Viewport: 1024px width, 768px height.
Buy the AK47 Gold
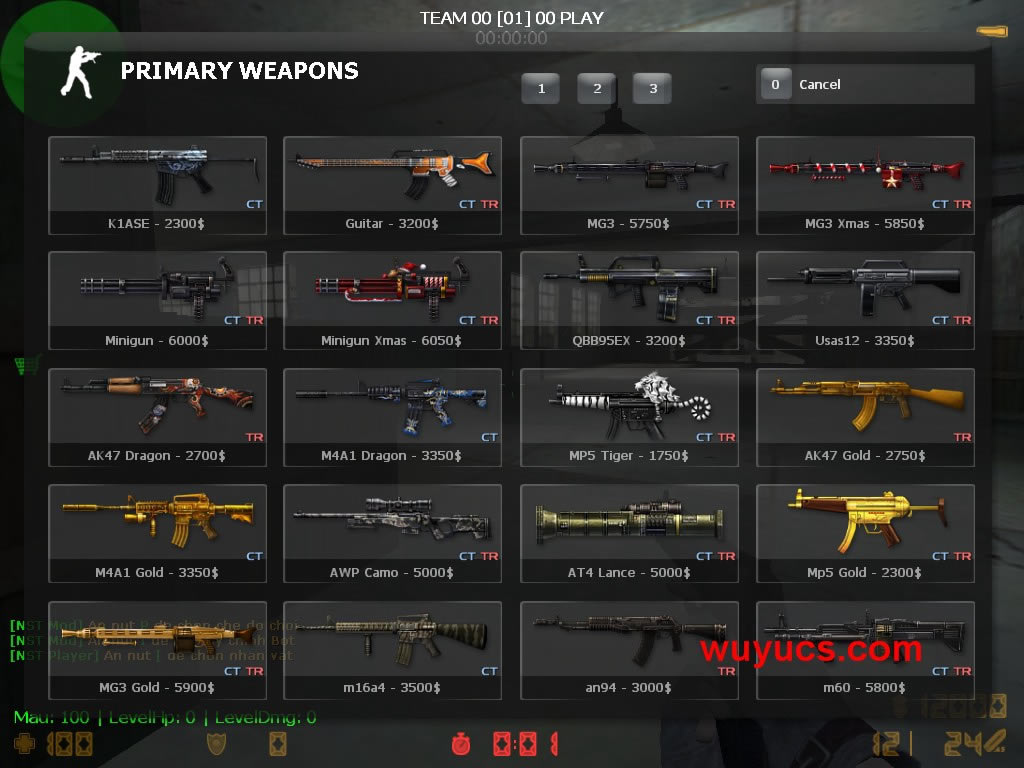(x=865, y=417)
